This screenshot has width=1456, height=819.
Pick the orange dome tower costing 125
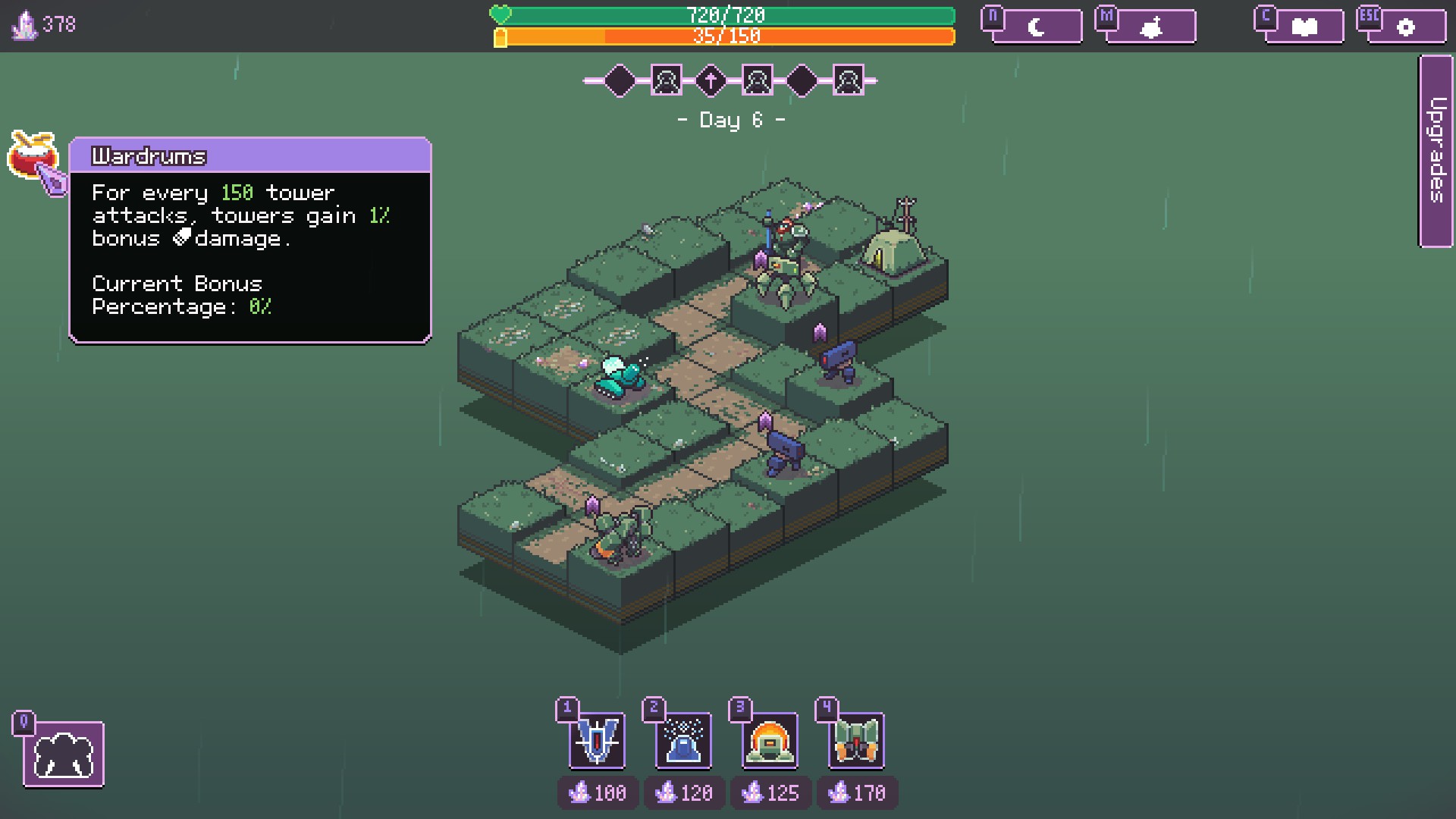coord(770,741)
